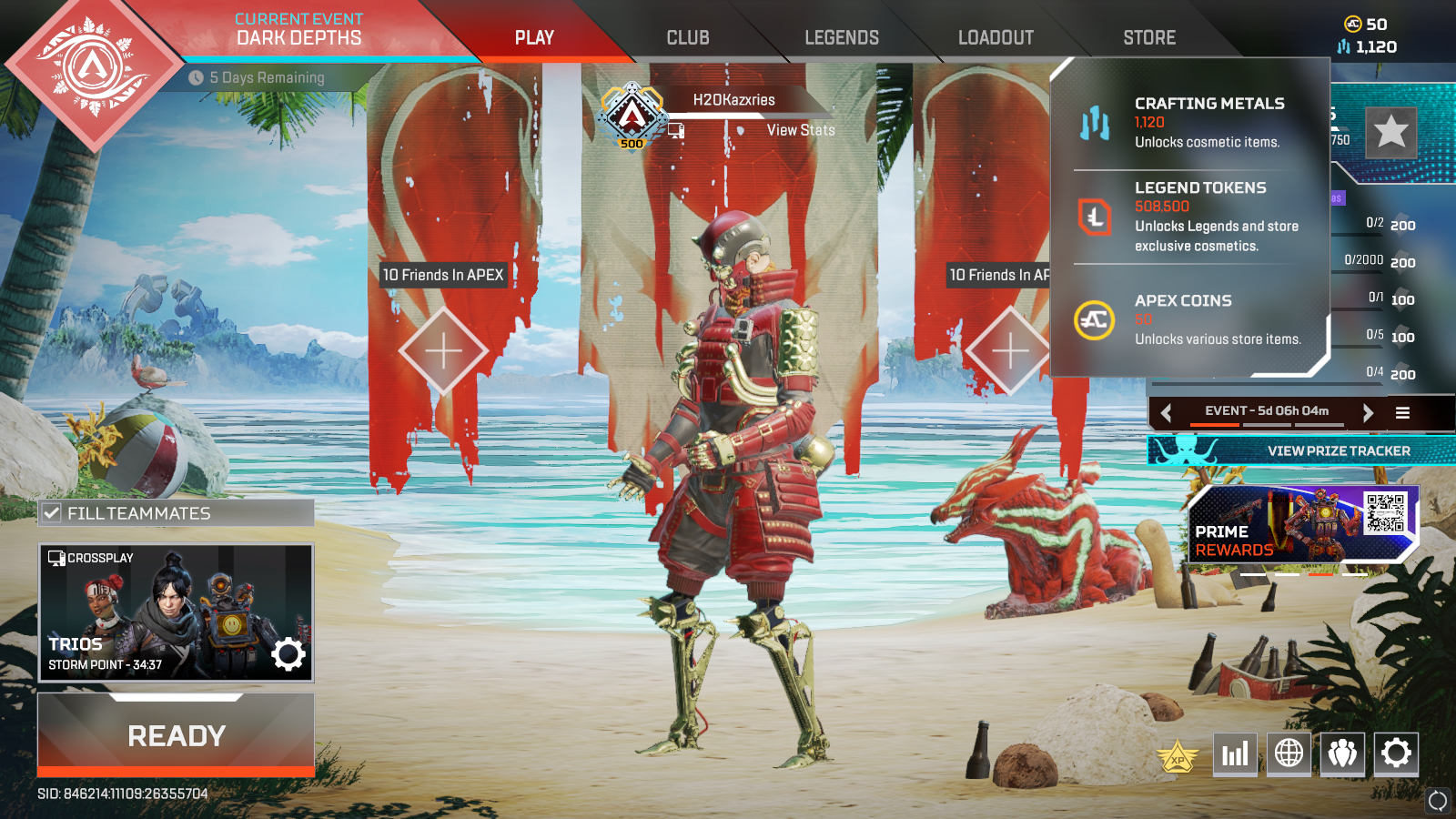Click the globe data center icon
The height and width of the screenshot is (819, 1456).
point(1289,753)
